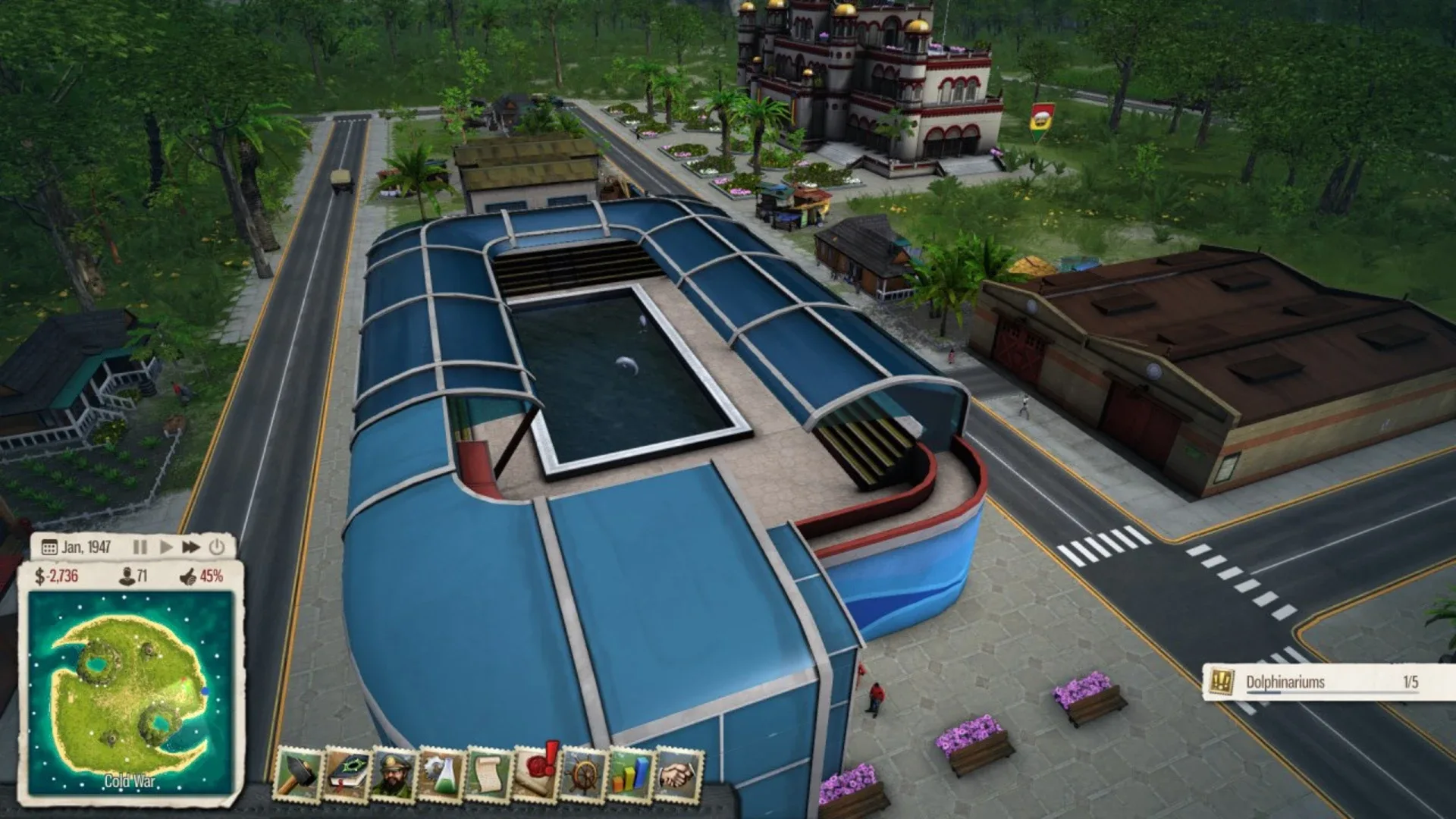
Task: Resume the game with the play button
Action: tap(167, 546)
